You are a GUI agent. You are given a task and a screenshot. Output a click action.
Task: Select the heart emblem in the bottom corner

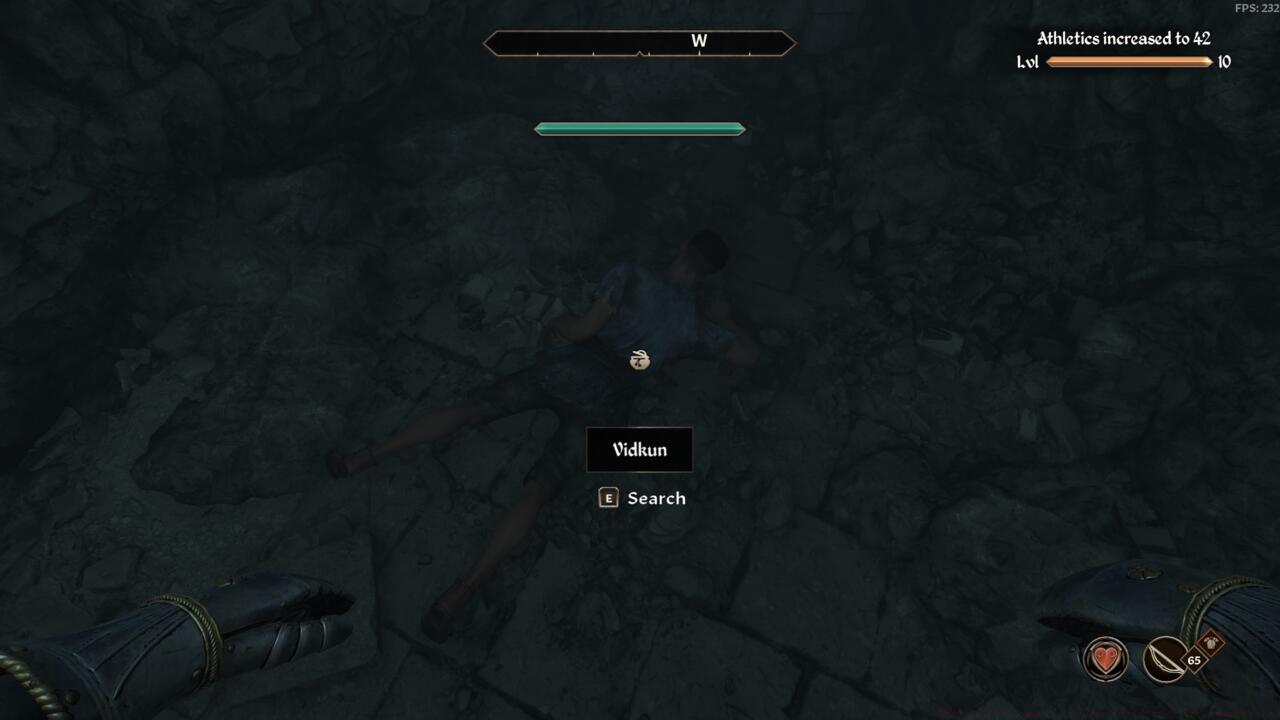click(1107, 658)
